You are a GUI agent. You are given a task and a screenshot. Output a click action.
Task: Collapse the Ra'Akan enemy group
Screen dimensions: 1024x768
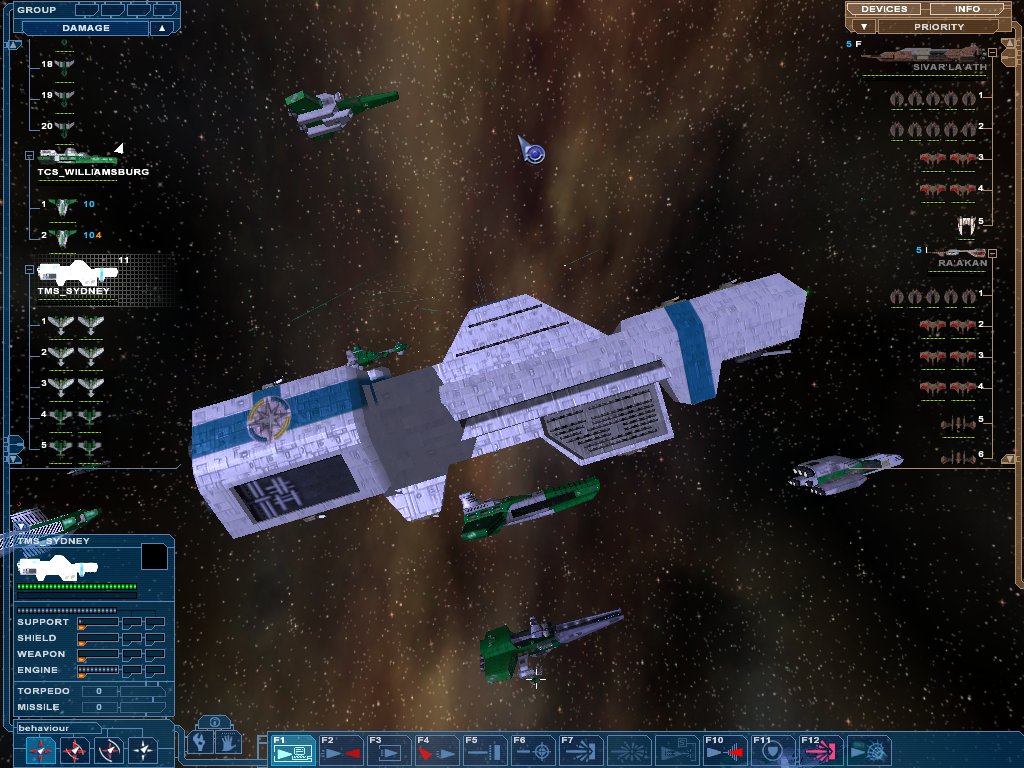[x=992, y=251]
